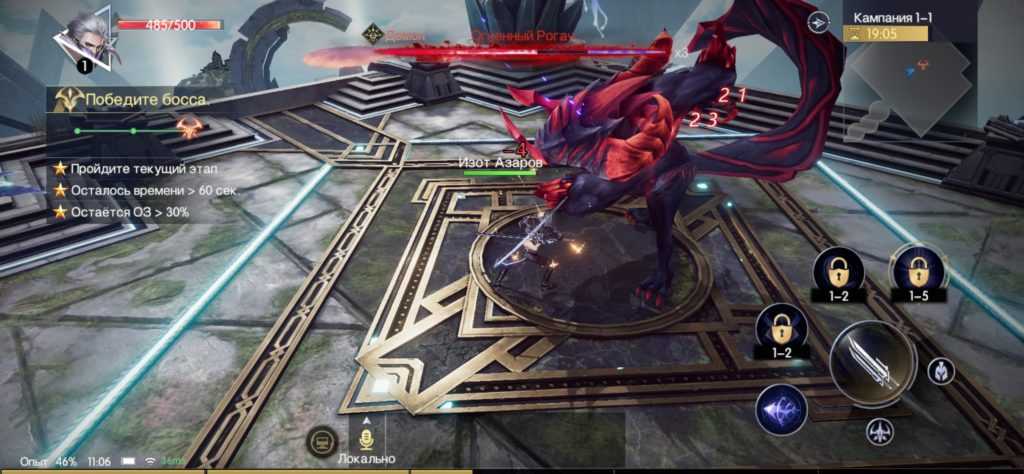Activate the glowing blue skill icon
The image size is (1024, 474).
point(781,410)
